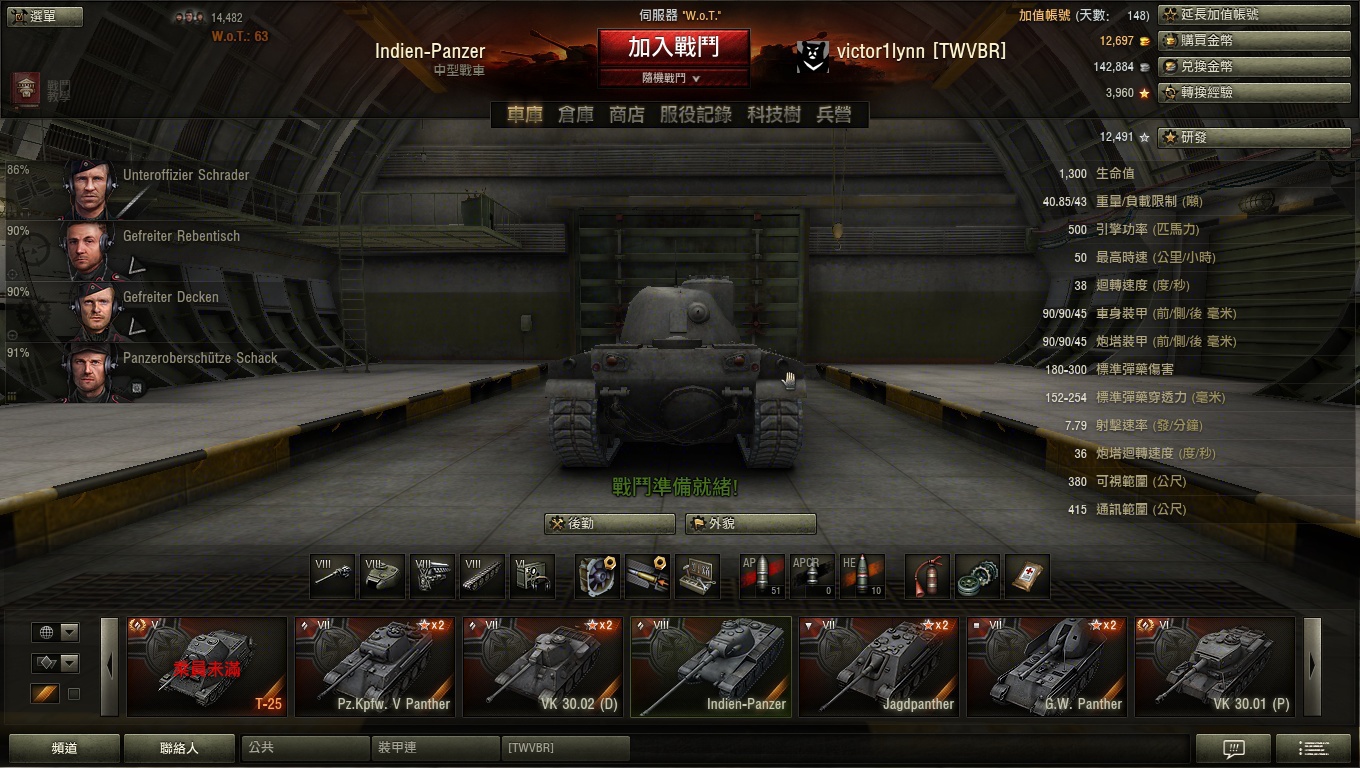Open the 選單 main menu
This screenshot has width=1360, height=768.
pos(31,16)
